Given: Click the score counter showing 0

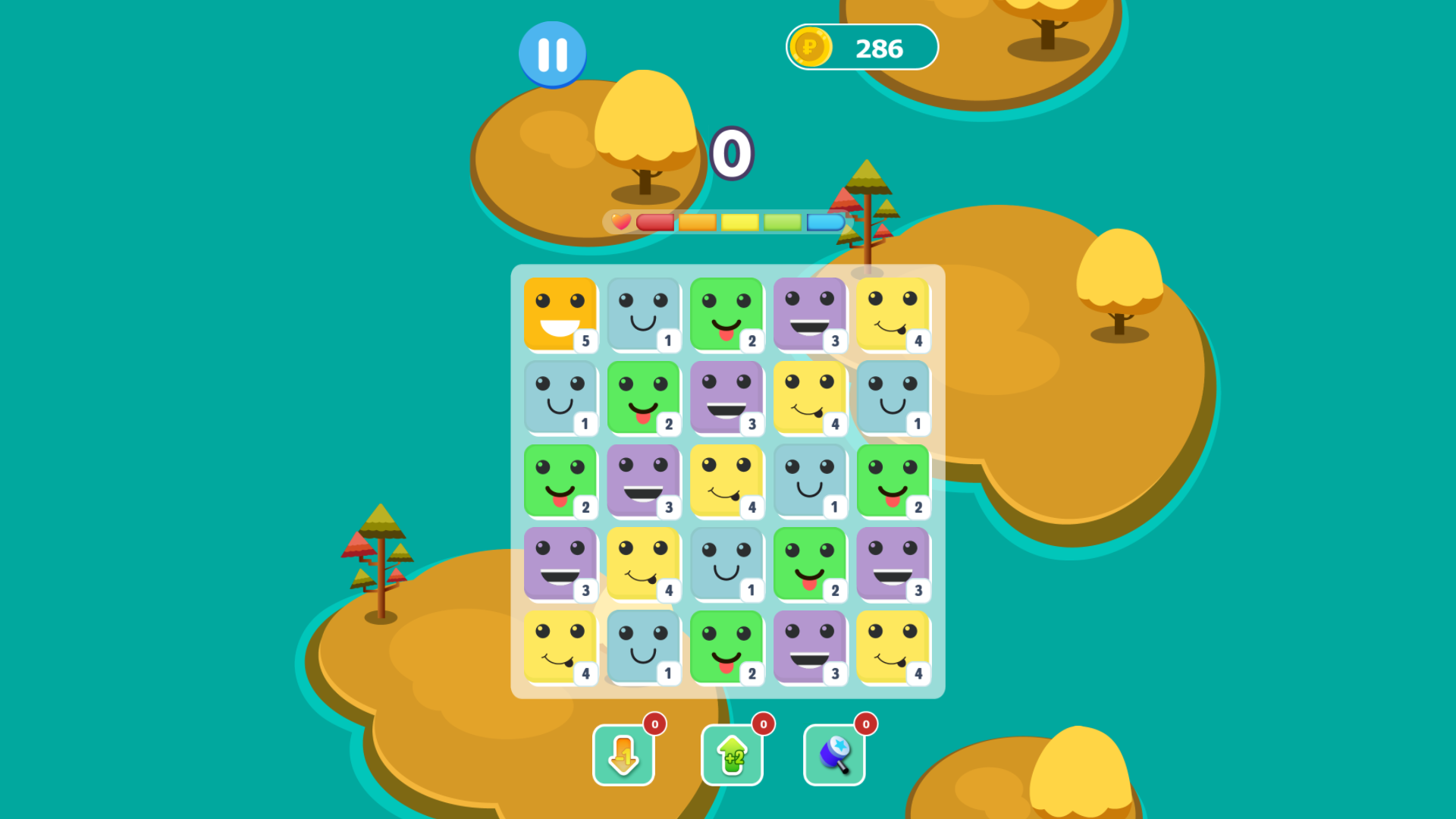Looking at the screenshot, I should point(733,153).
